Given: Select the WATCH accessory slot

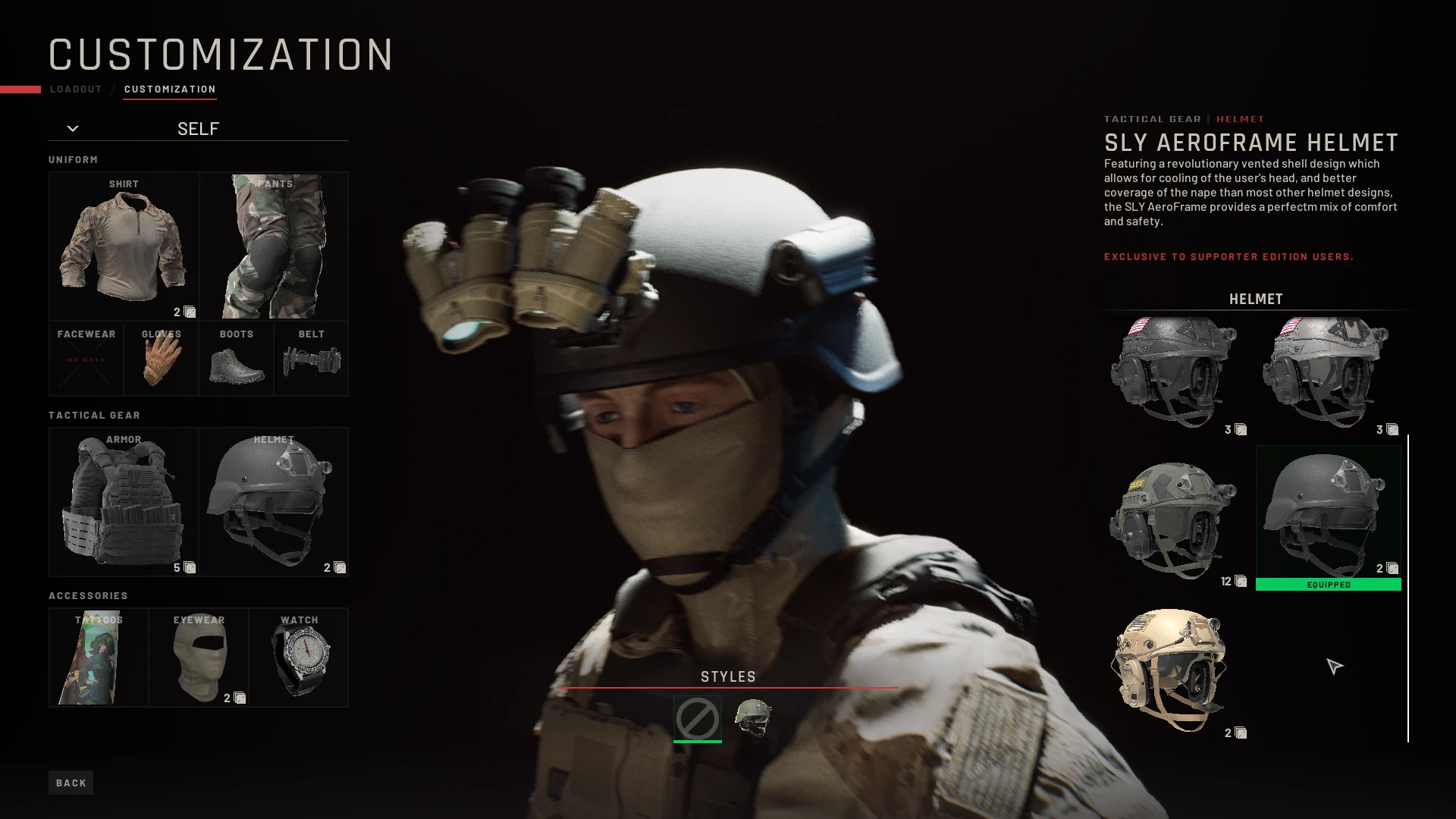Looking at the screenshot, I should click(x=298, y=657).
